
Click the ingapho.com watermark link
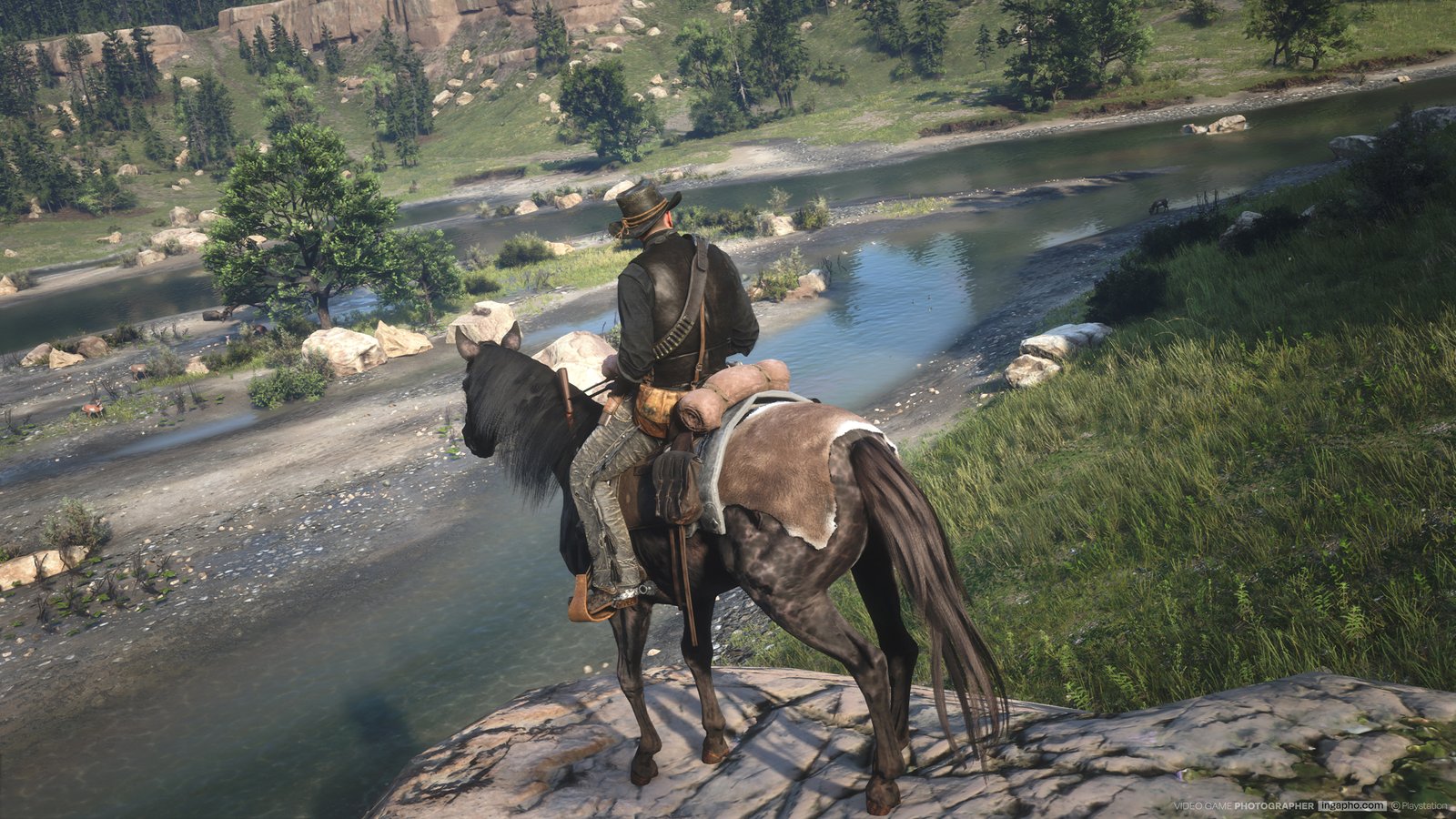(1351, 805)
